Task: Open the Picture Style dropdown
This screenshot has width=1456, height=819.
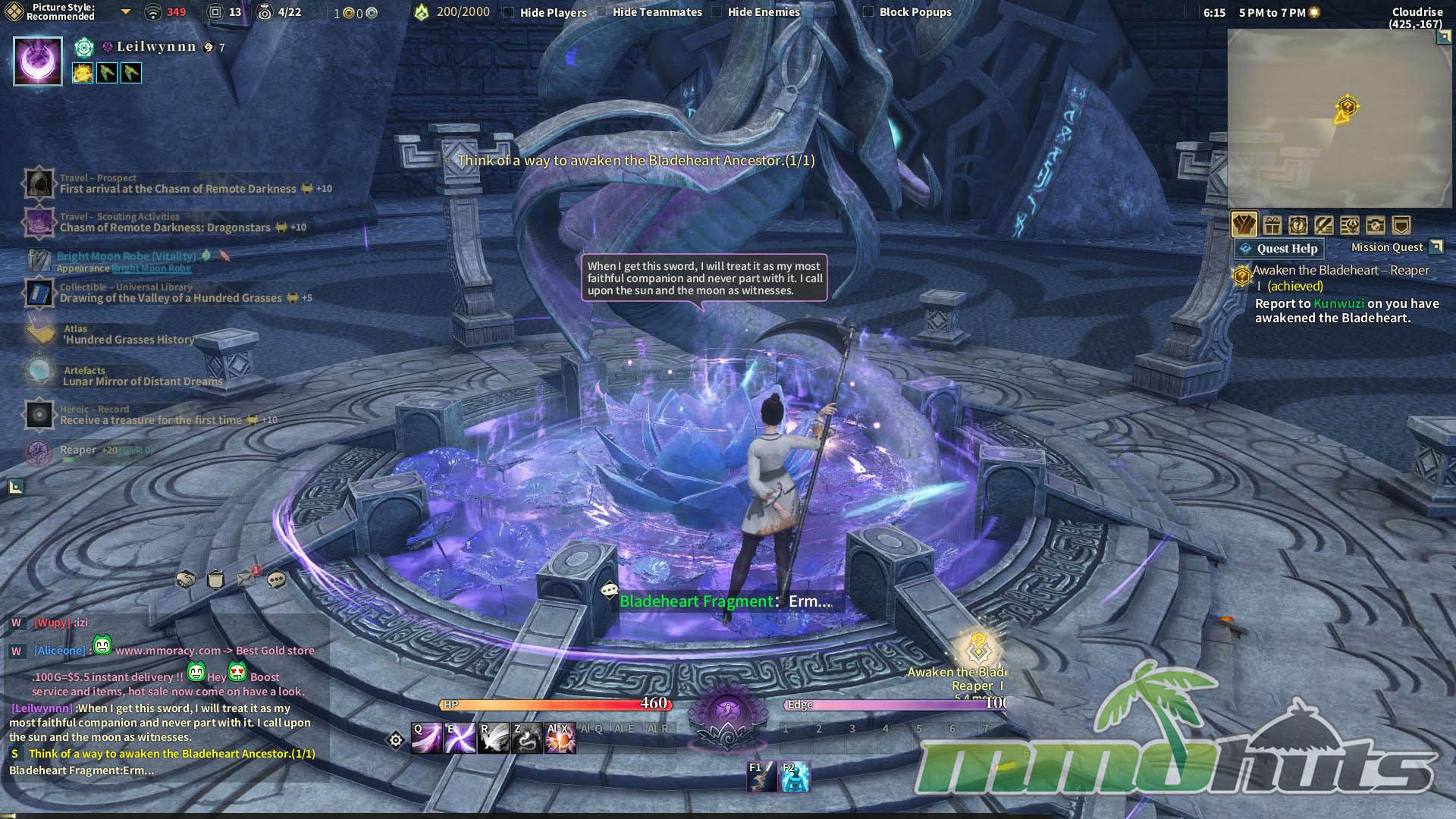Action: pyautogui.click(x=126, y=12)
